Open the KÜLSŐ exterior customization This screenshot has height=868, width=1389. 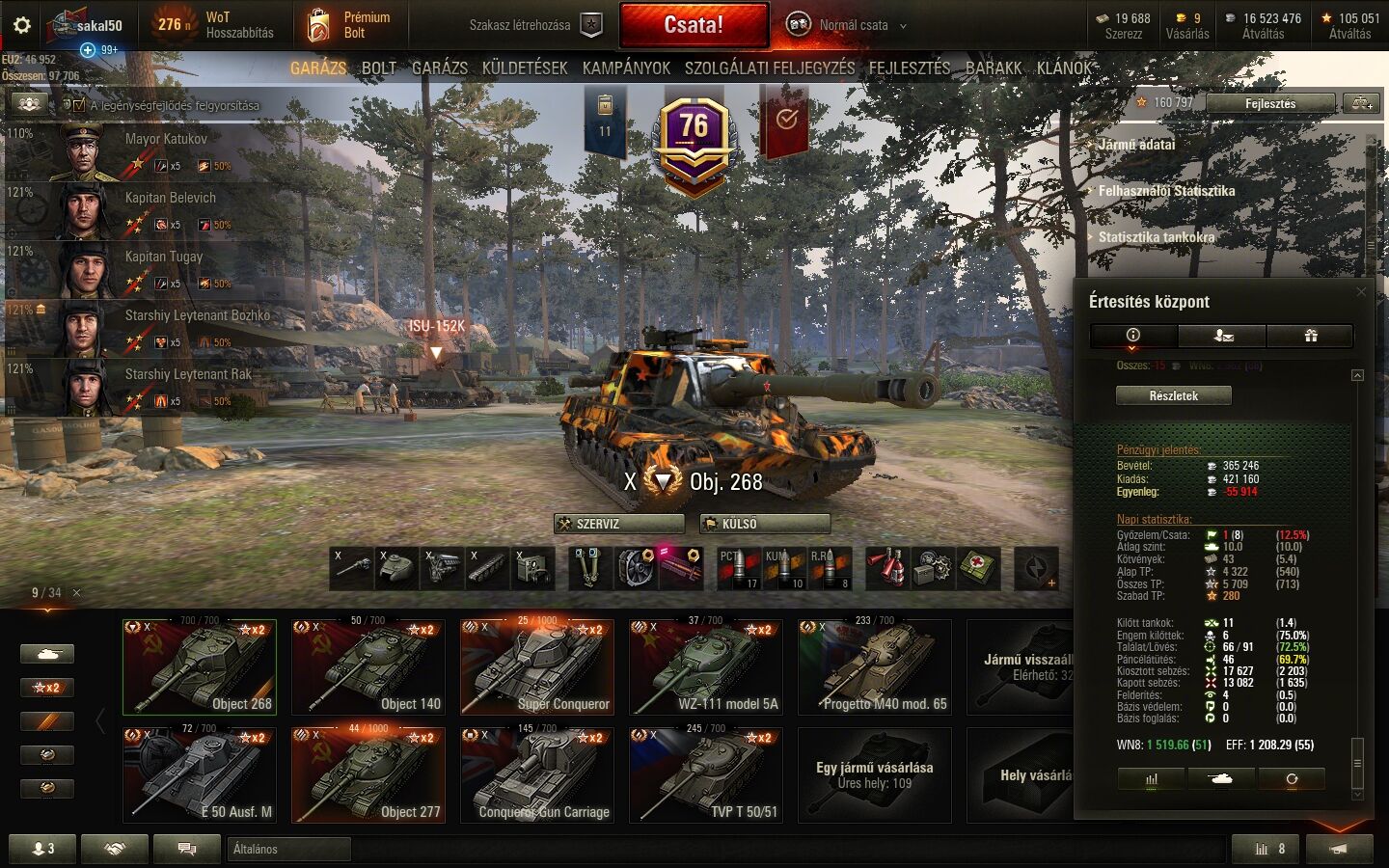tap(765, 524)
